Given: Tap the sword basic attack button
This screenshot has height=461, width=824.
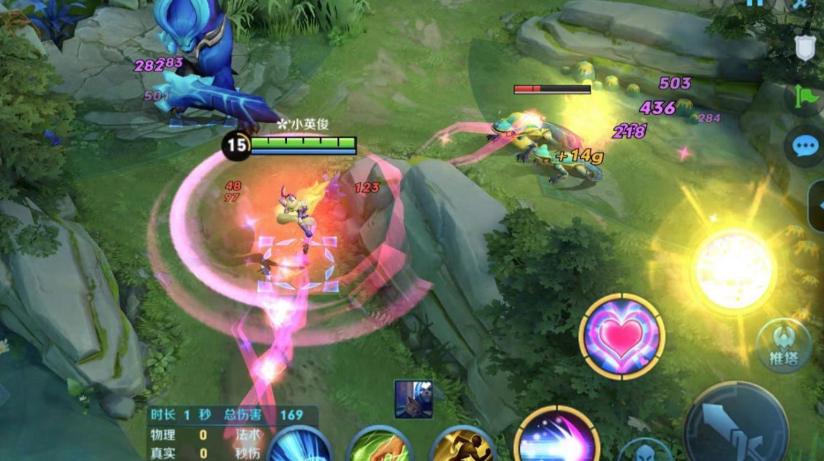Looking at the screenshot, I should point(735,424).
